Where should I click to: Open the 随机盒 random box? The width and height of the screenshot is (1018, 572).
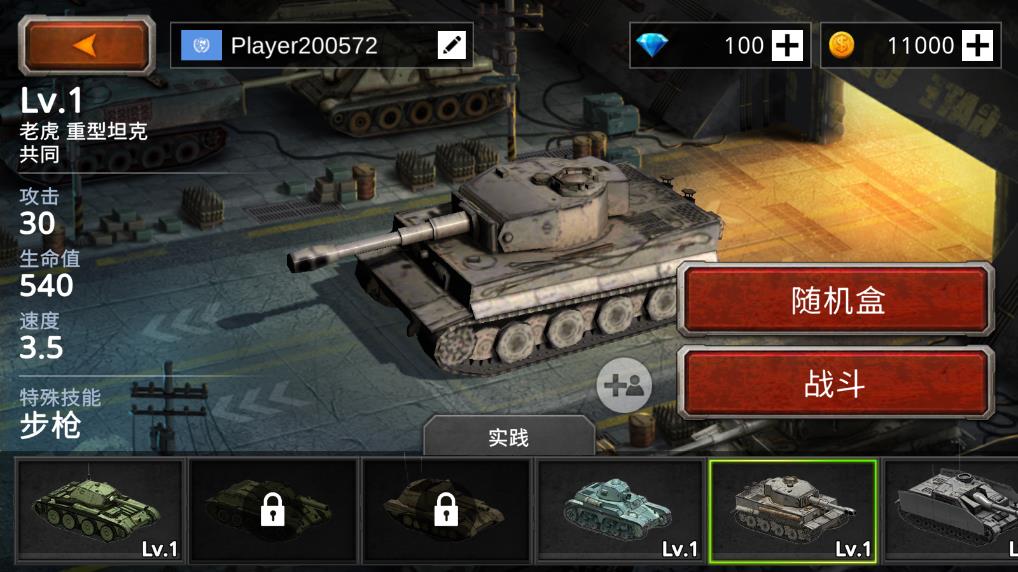click(x=836, y=301)
